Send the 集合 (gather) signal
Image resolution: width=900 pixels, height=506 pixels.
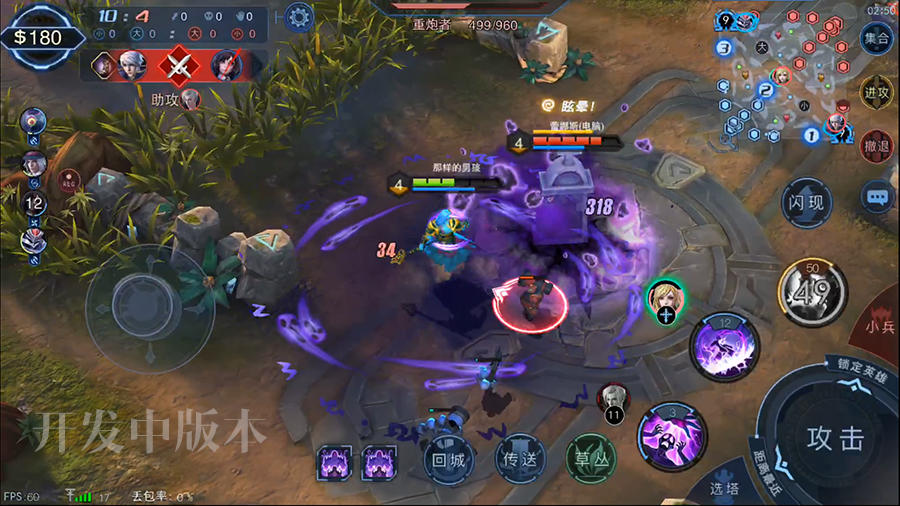tap(876, 40)
